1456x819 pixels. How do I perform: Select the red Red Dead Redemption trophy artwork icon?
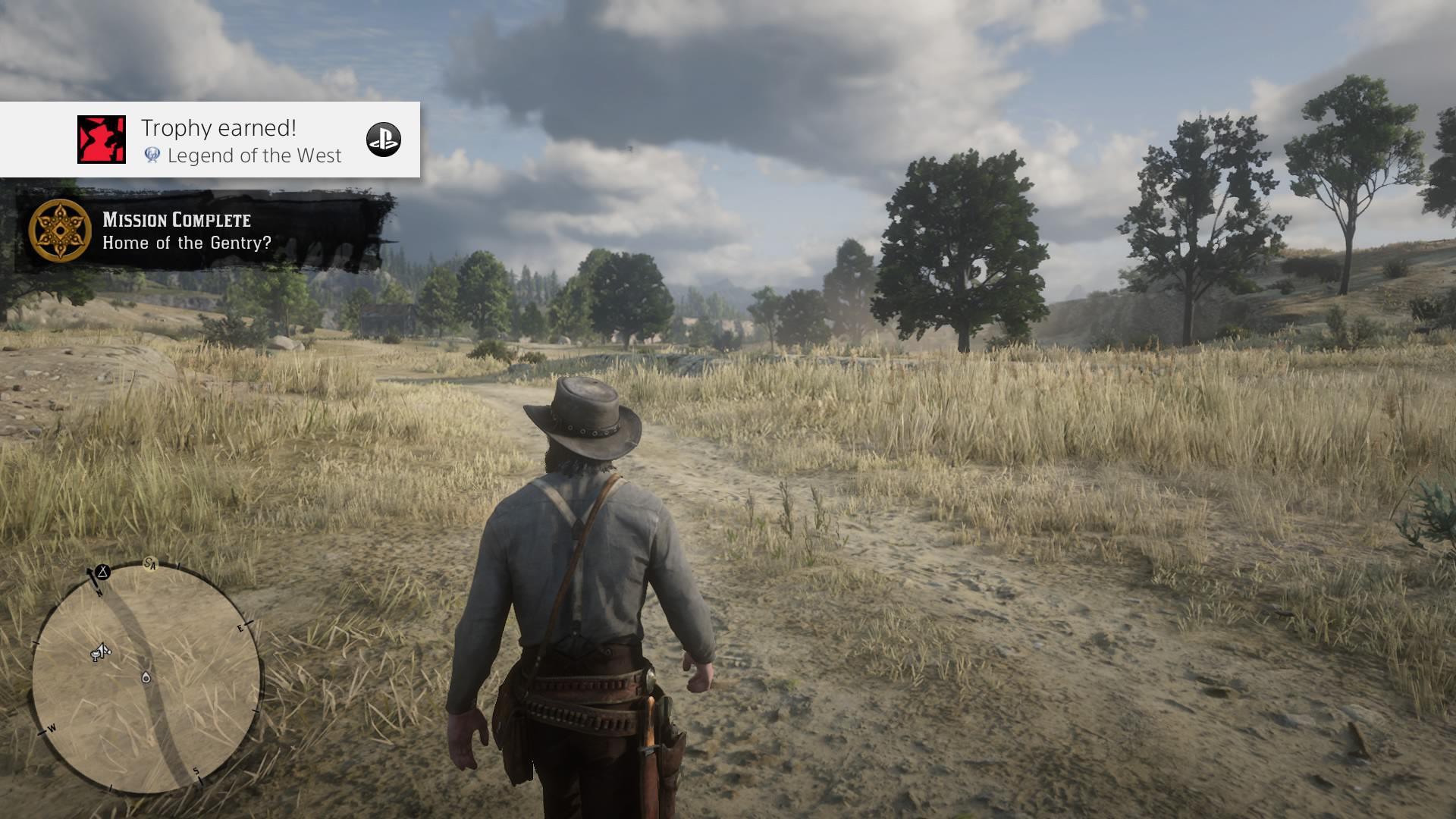pyautogui.click(x=102, y=140)
